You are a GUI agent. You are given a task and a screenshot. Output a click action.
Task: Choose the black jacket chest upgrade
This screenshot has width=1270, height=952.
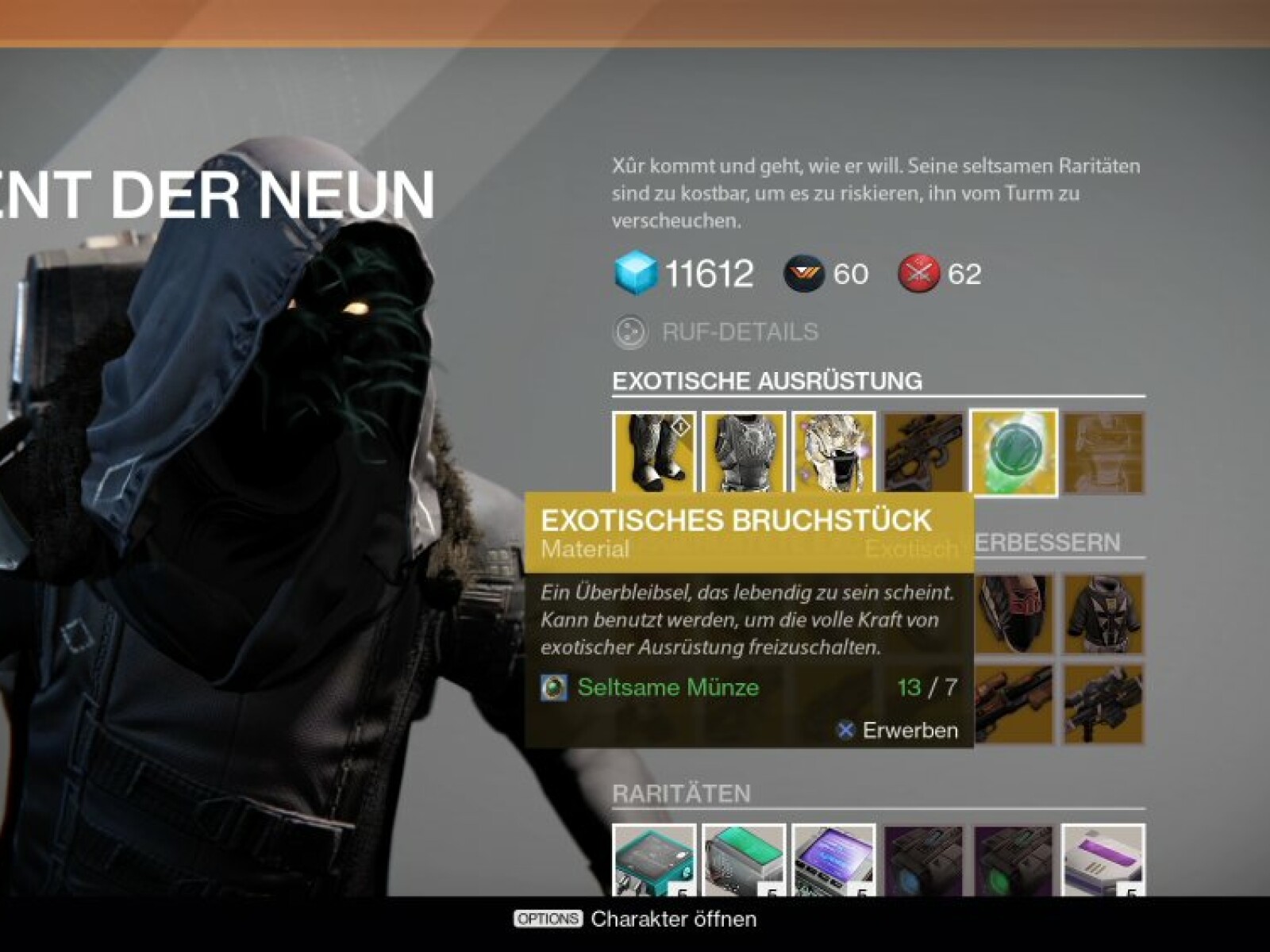(1103, 613)
